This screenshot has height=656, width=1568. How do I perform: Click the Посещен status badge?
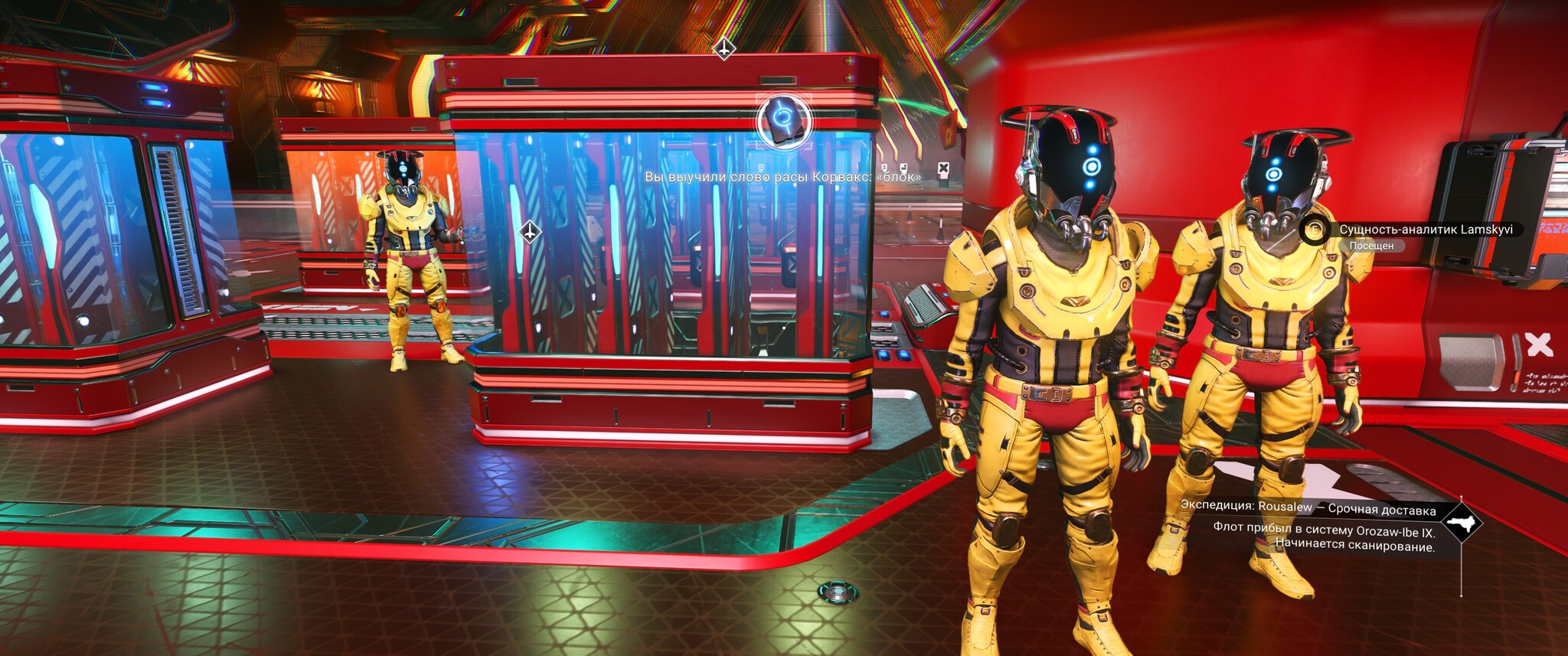click(x=1371, y=246)
